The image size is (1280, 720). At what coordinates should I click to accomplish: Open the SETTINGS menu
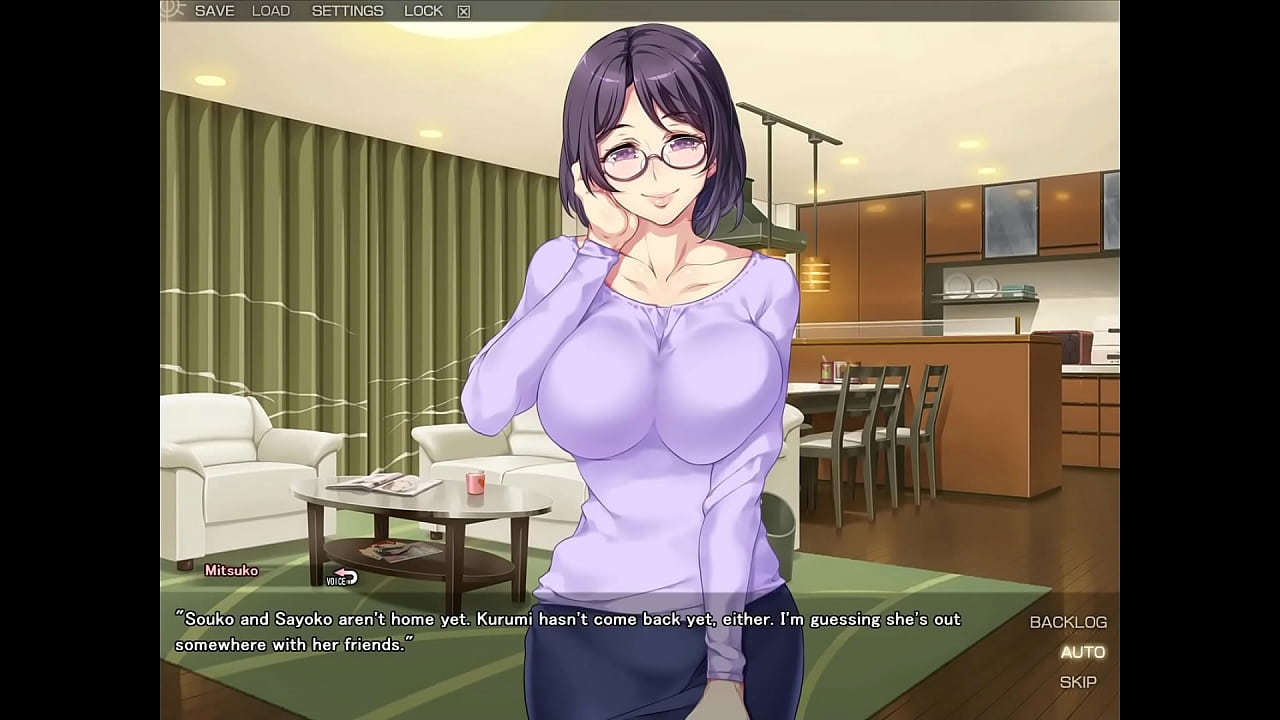click(347, 11)
